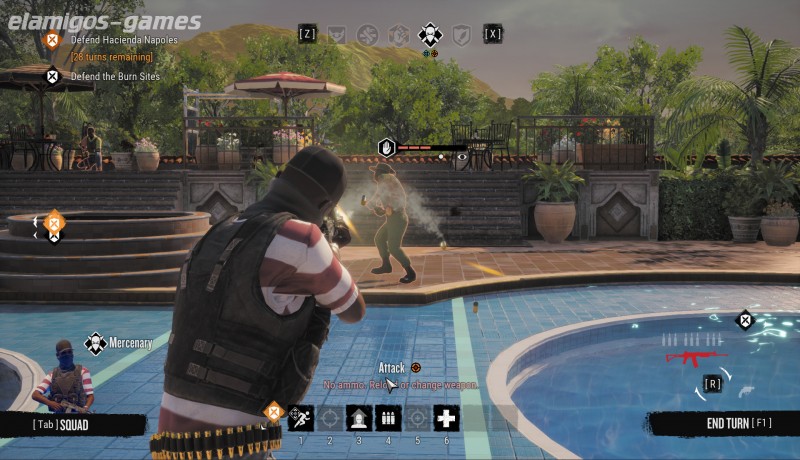The image size is (800, 460).
Task: Open the Squad panel
Action: pyautogui.click(x=62, y=425)
